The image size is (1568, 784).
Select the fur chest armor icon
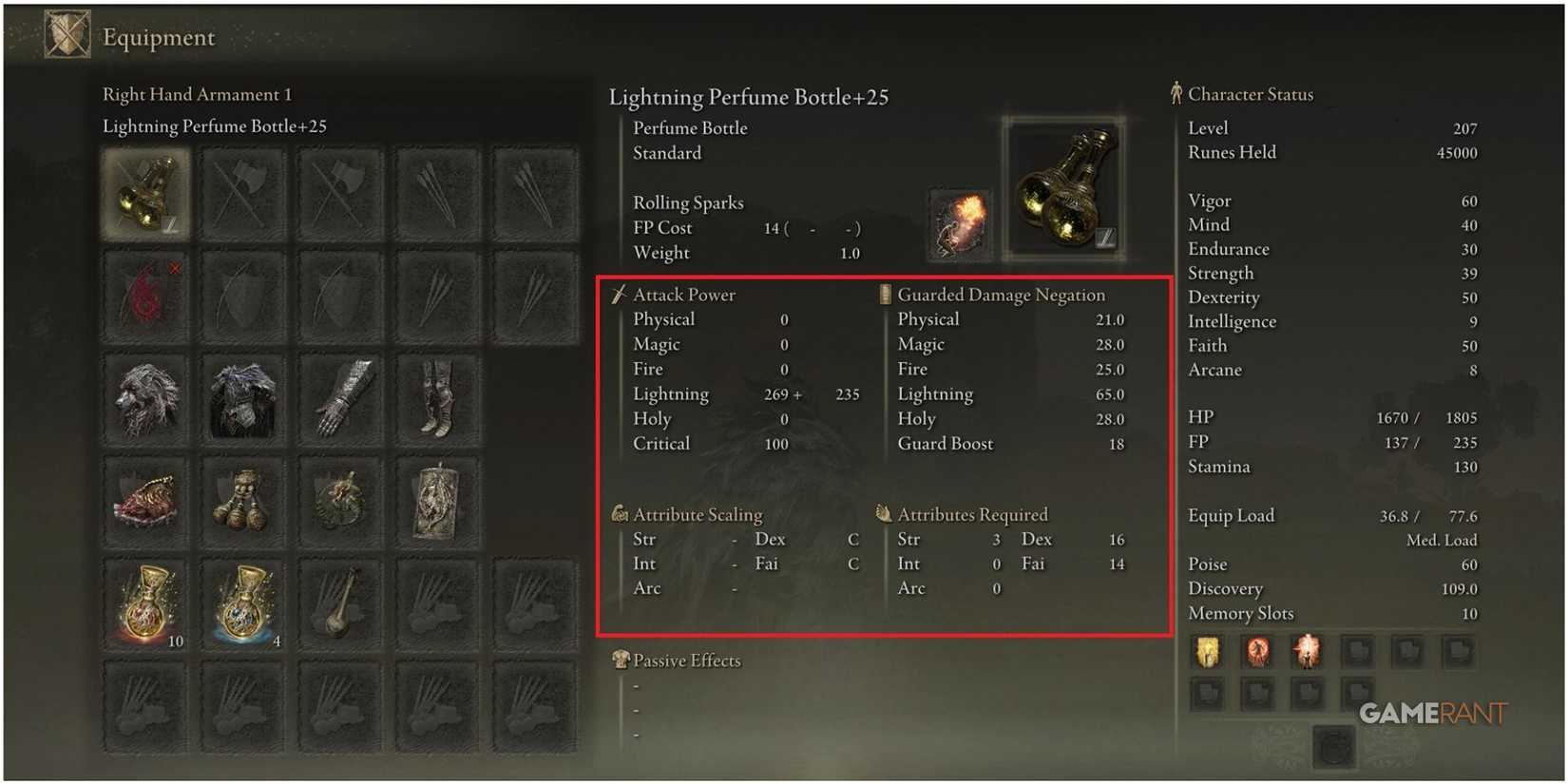click(242, 399)
